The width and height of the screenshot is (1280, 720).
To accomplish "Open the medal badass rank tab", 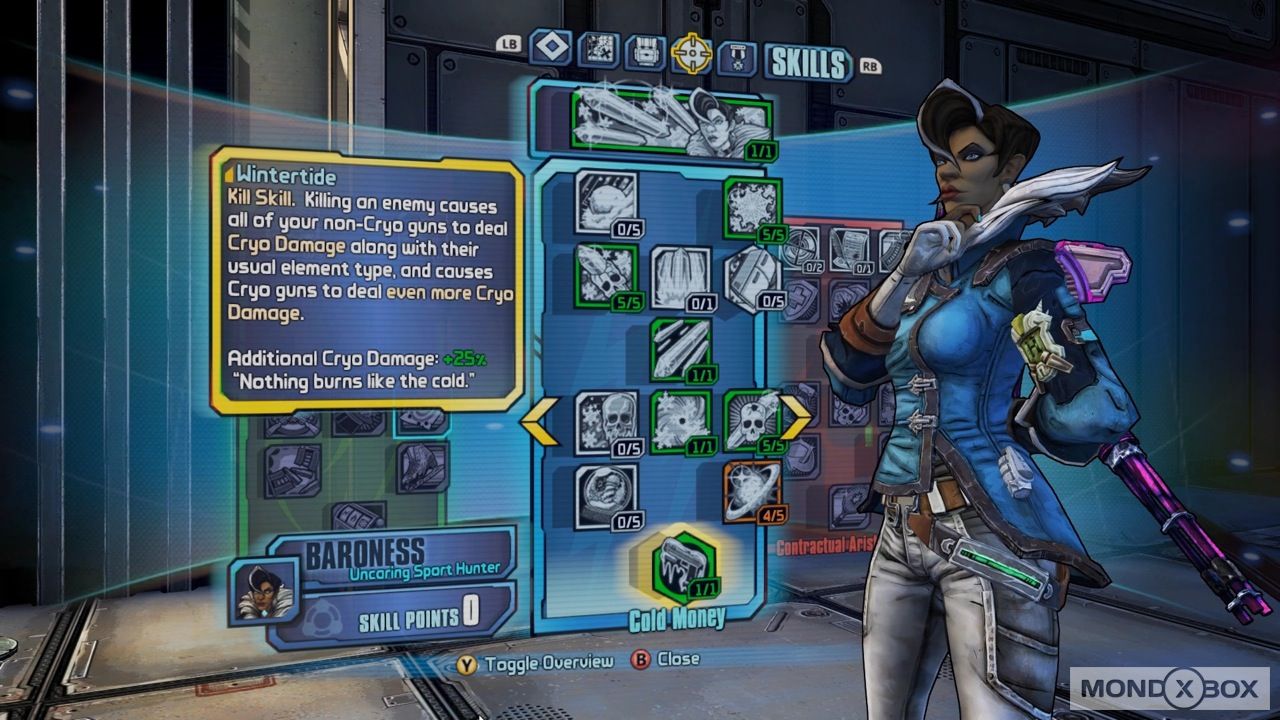I will tap(737, 56).
